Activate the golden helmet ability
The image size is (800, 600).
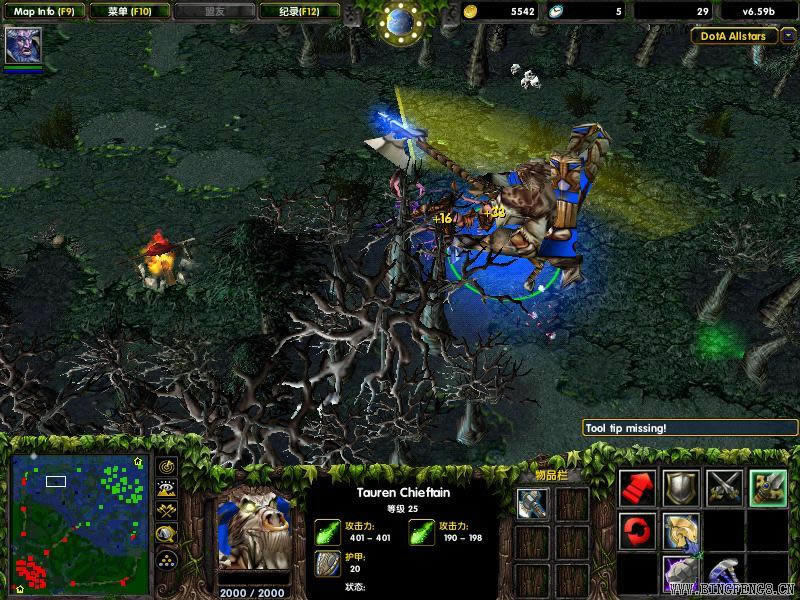click(x=681, y=531)
